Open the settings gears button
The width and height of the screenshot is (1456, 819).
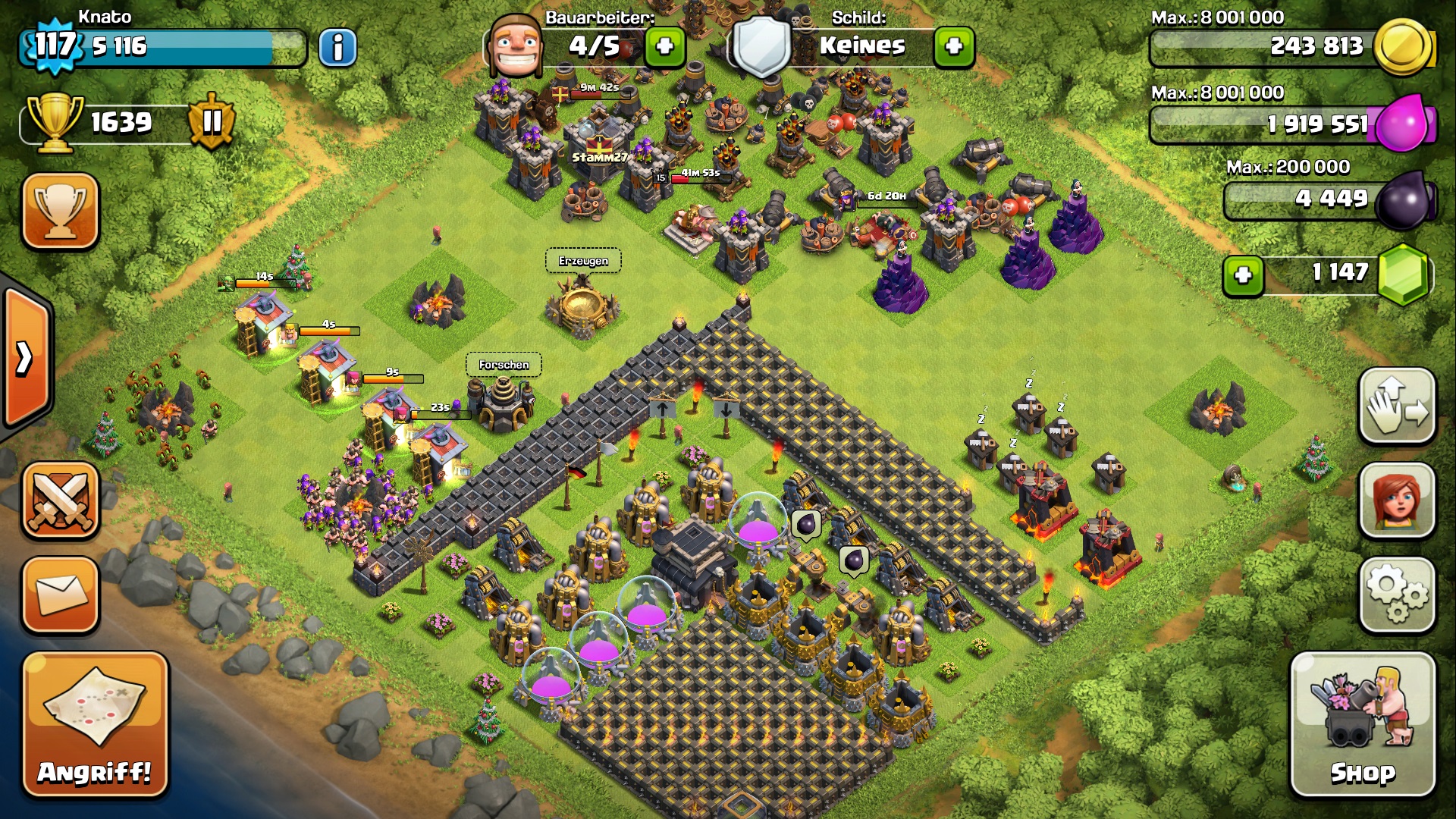coord(1397,595)
